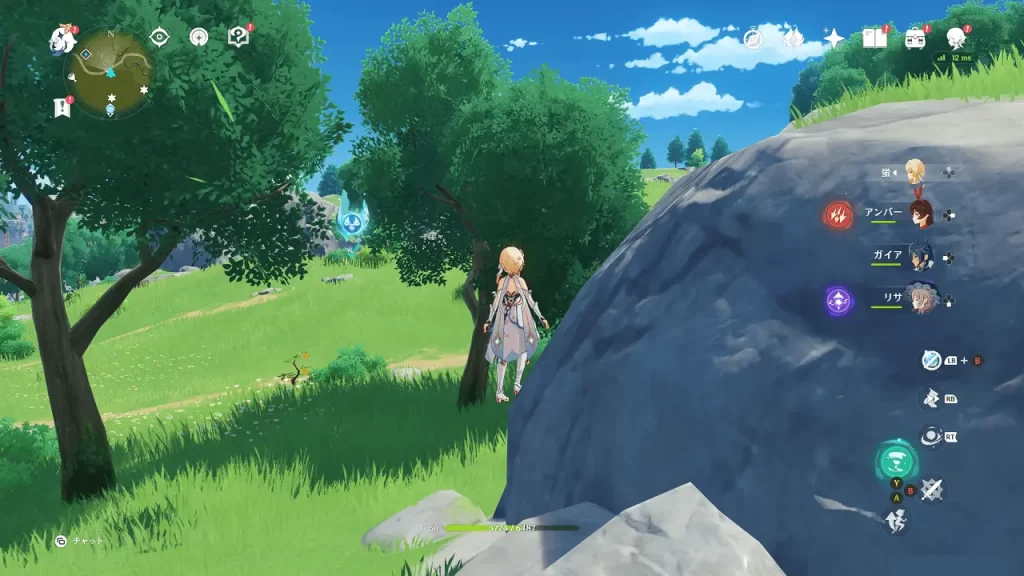Screen dimensions: 1024x576
Task: Open the adventurer handbook book icon
Action: [874, 38]
